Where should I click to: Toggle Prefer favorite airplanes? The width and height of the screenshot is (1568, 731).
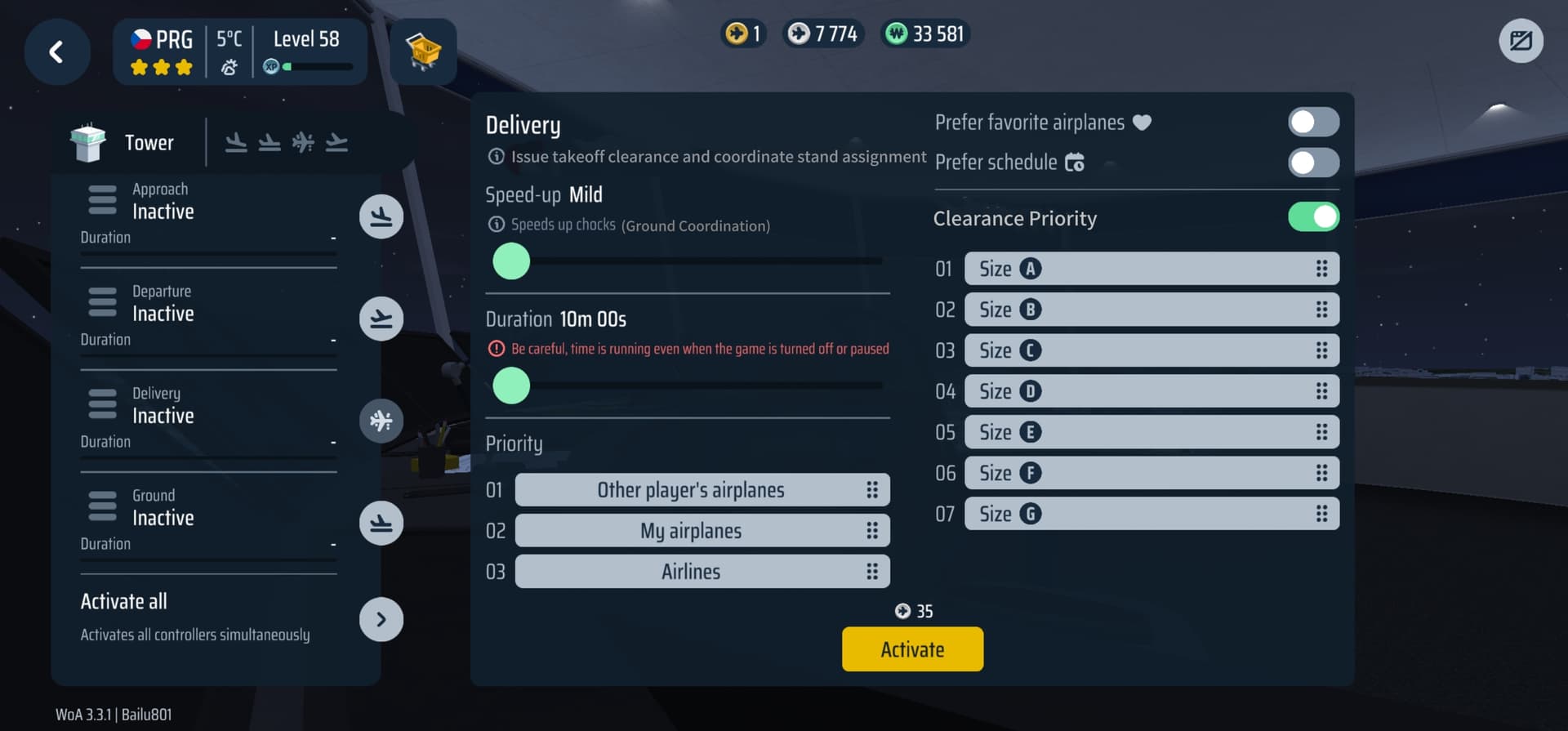pyautogui.click(x=1313, y=123)
